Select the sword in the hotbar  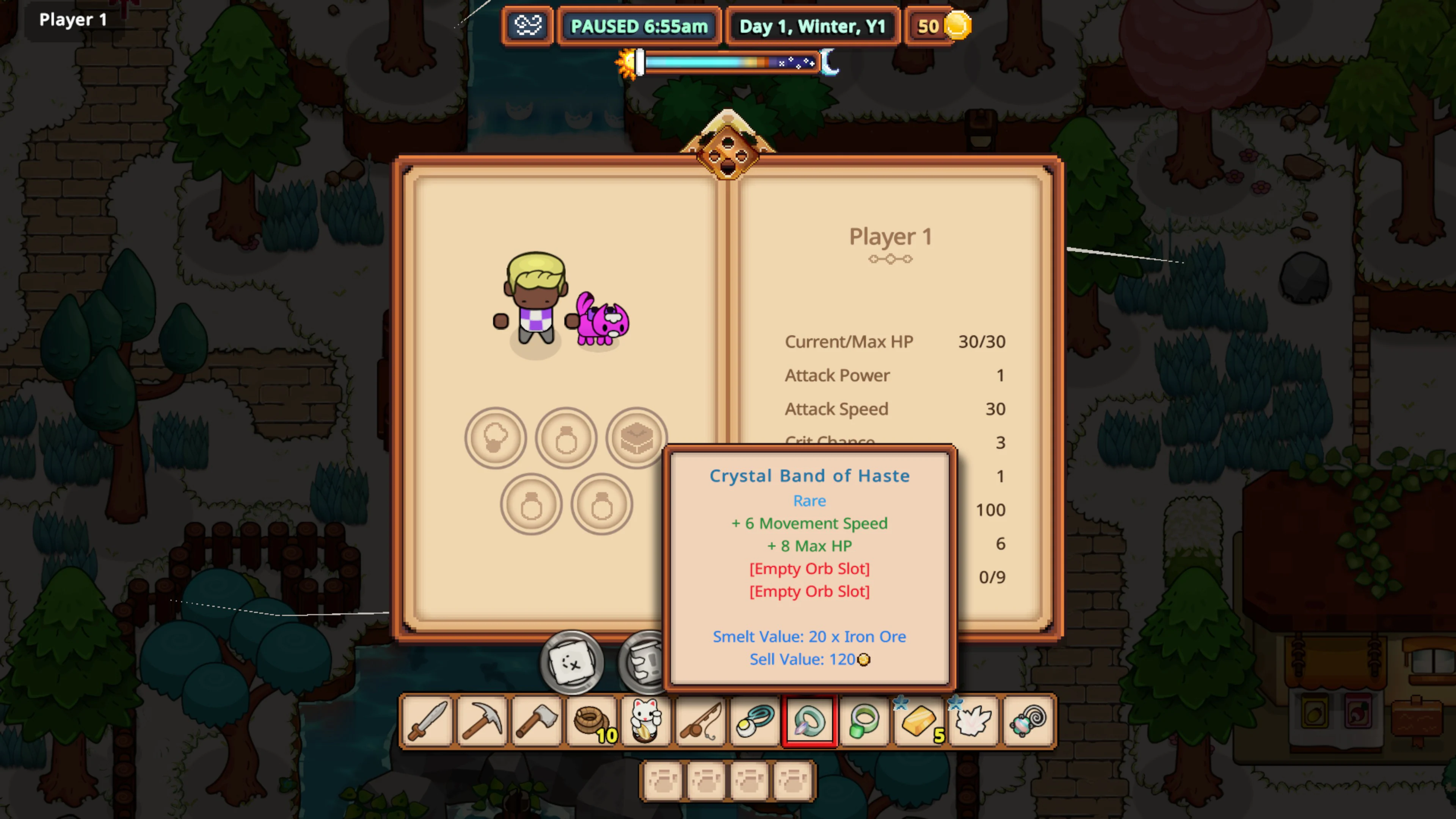point(427,721)
